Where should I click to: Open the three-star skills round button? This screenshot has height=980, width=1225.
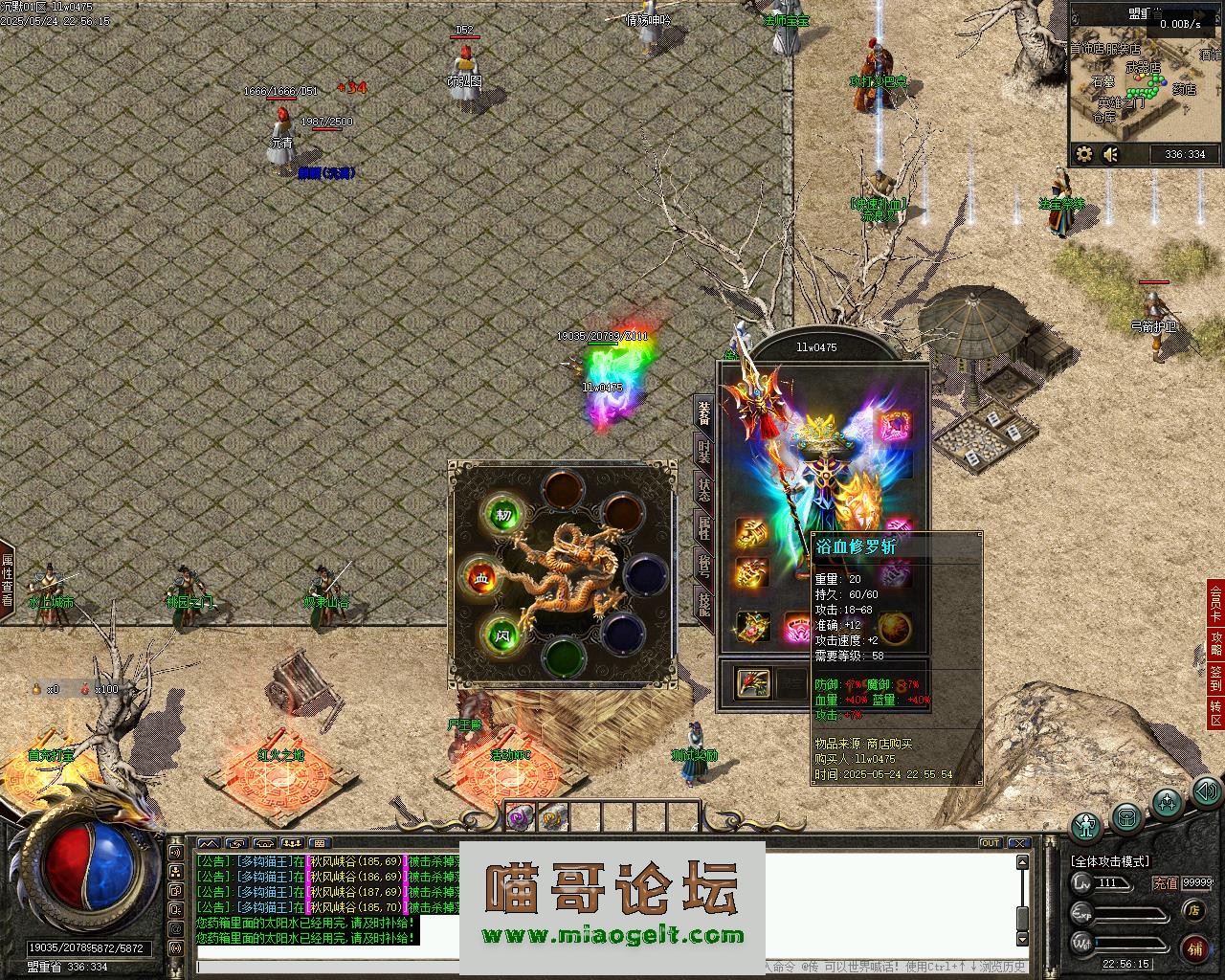click(1166, 802)
